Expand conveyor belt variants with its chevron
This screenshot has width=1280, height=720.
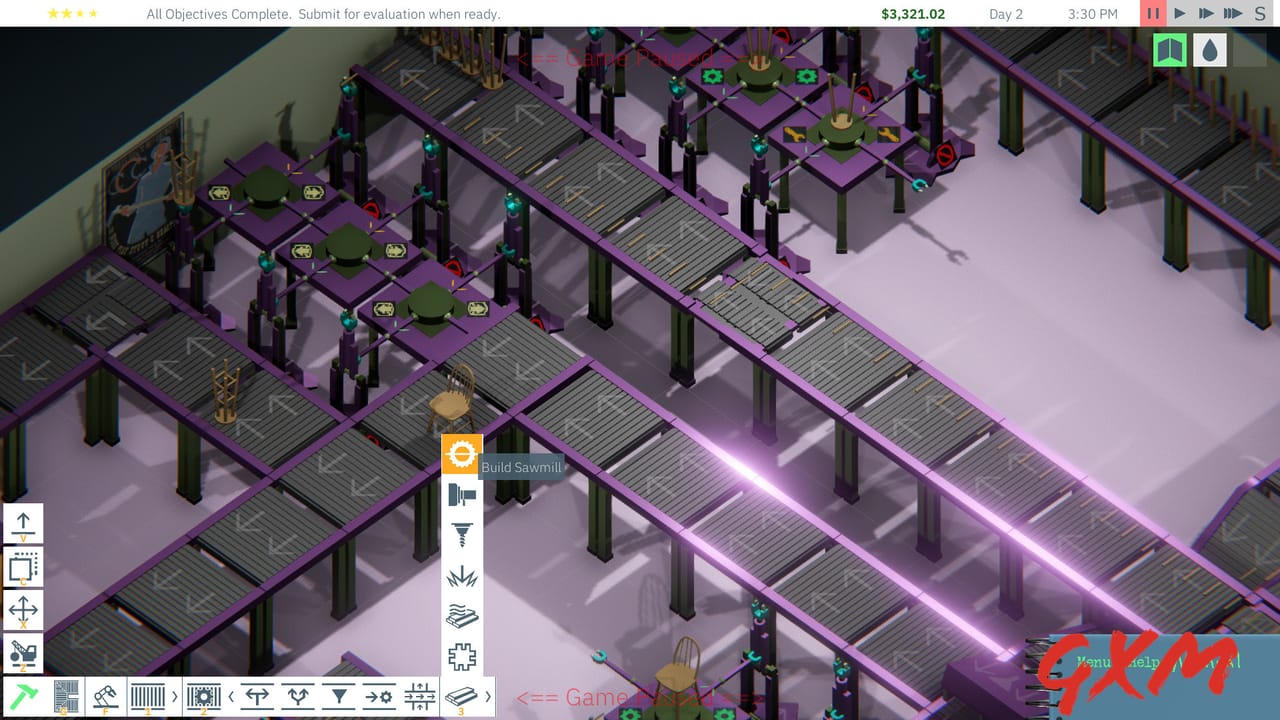[174, 695]
